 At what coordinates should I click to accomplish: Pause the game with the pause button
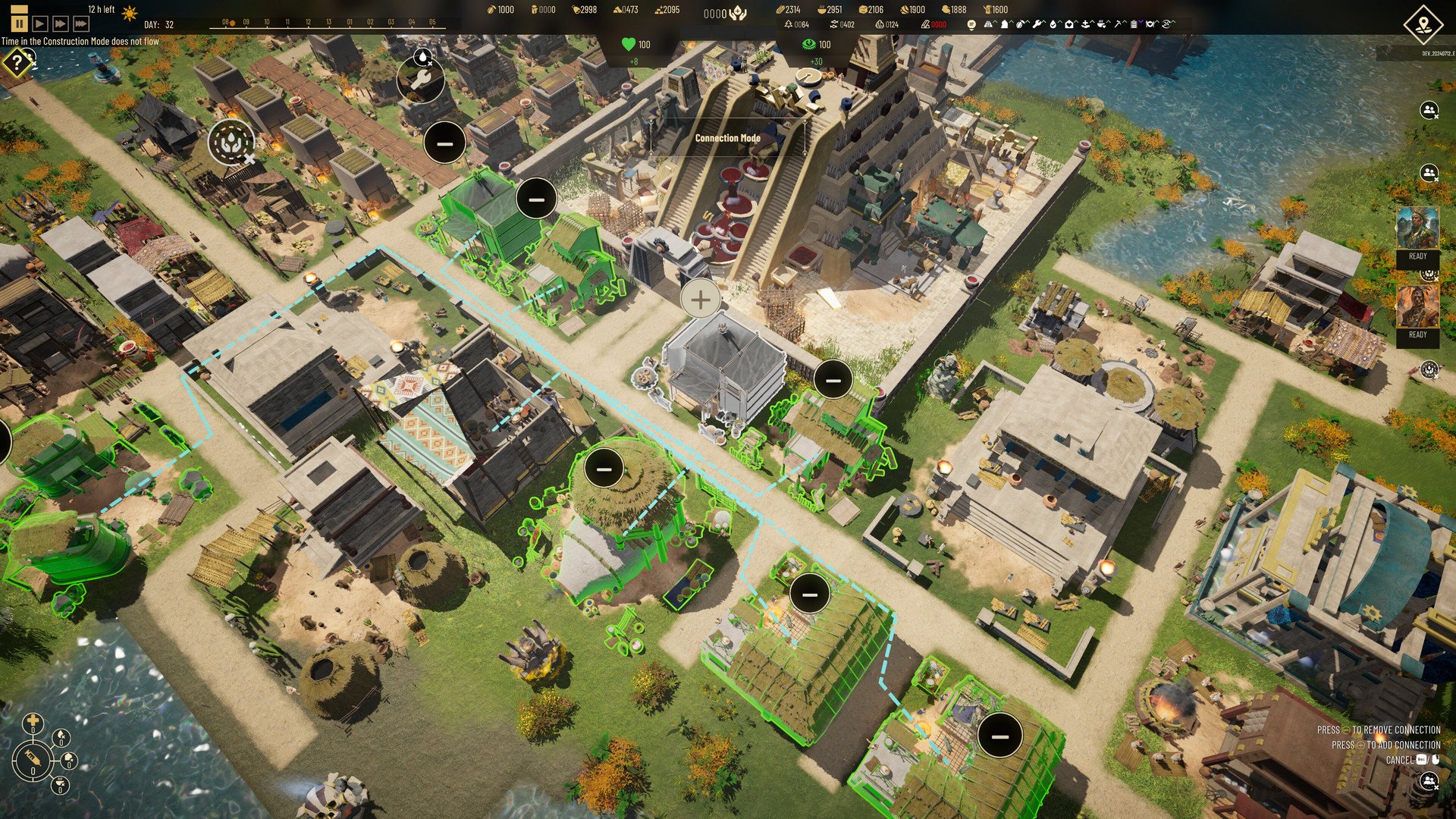20,24
